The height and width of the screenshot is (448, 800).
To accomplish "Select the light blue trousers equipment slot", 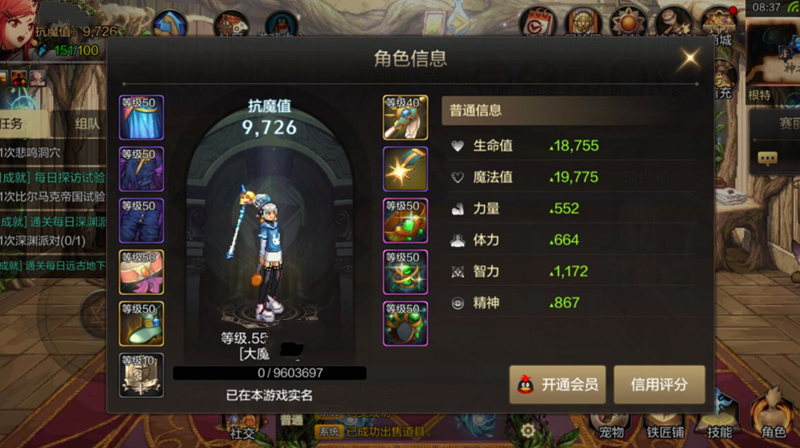I will coord(141,118).
